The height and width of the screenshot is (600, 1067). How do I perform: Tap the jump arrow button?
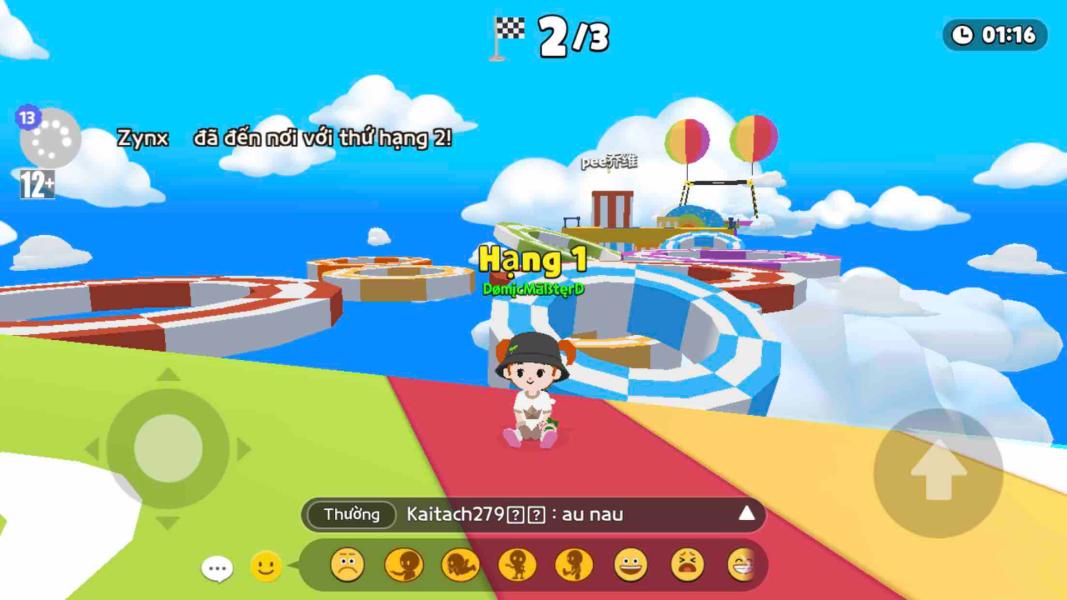(938, 473)
